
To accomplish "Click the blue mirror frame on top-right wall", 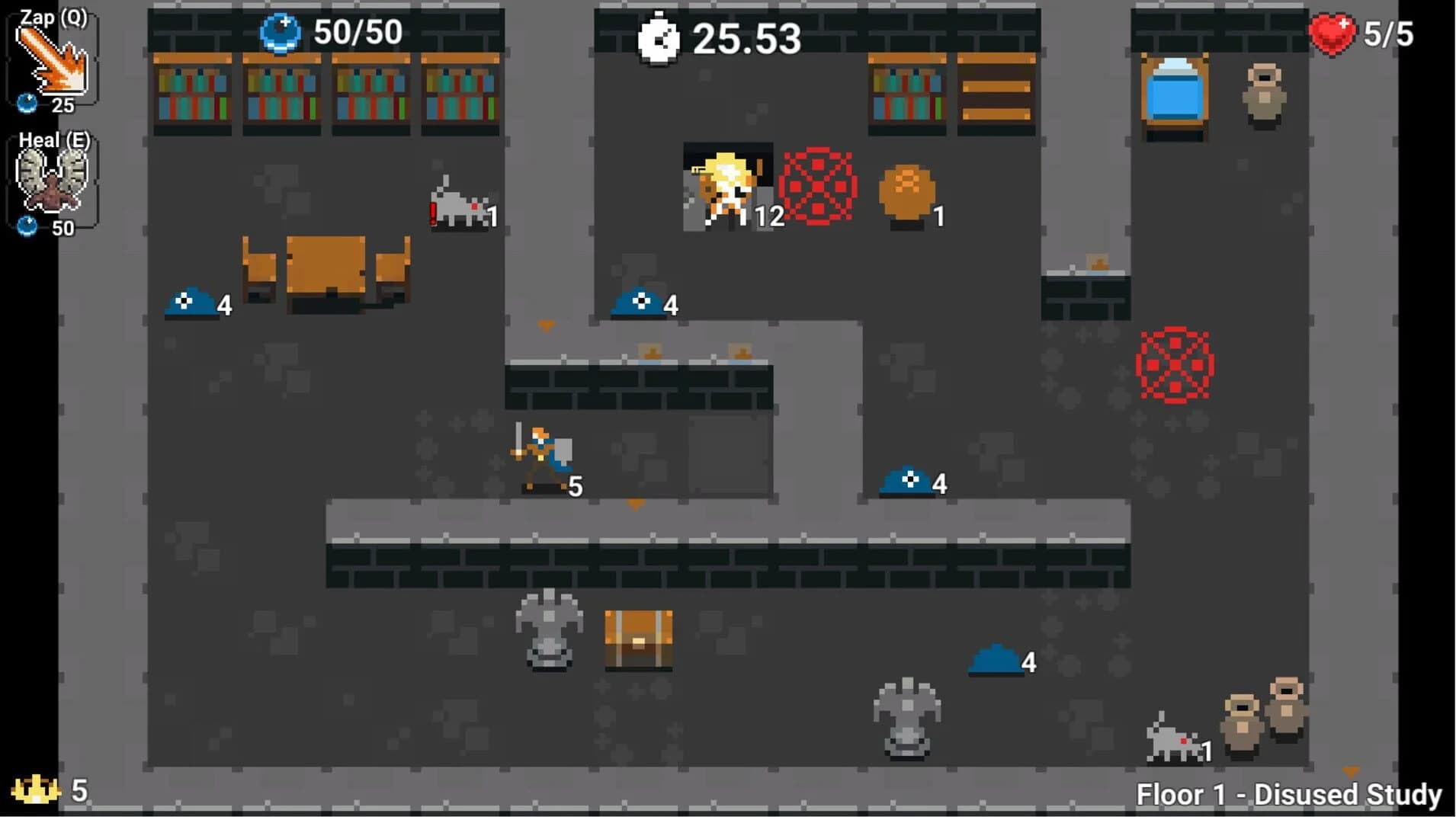I will (x=1174, y=91).
